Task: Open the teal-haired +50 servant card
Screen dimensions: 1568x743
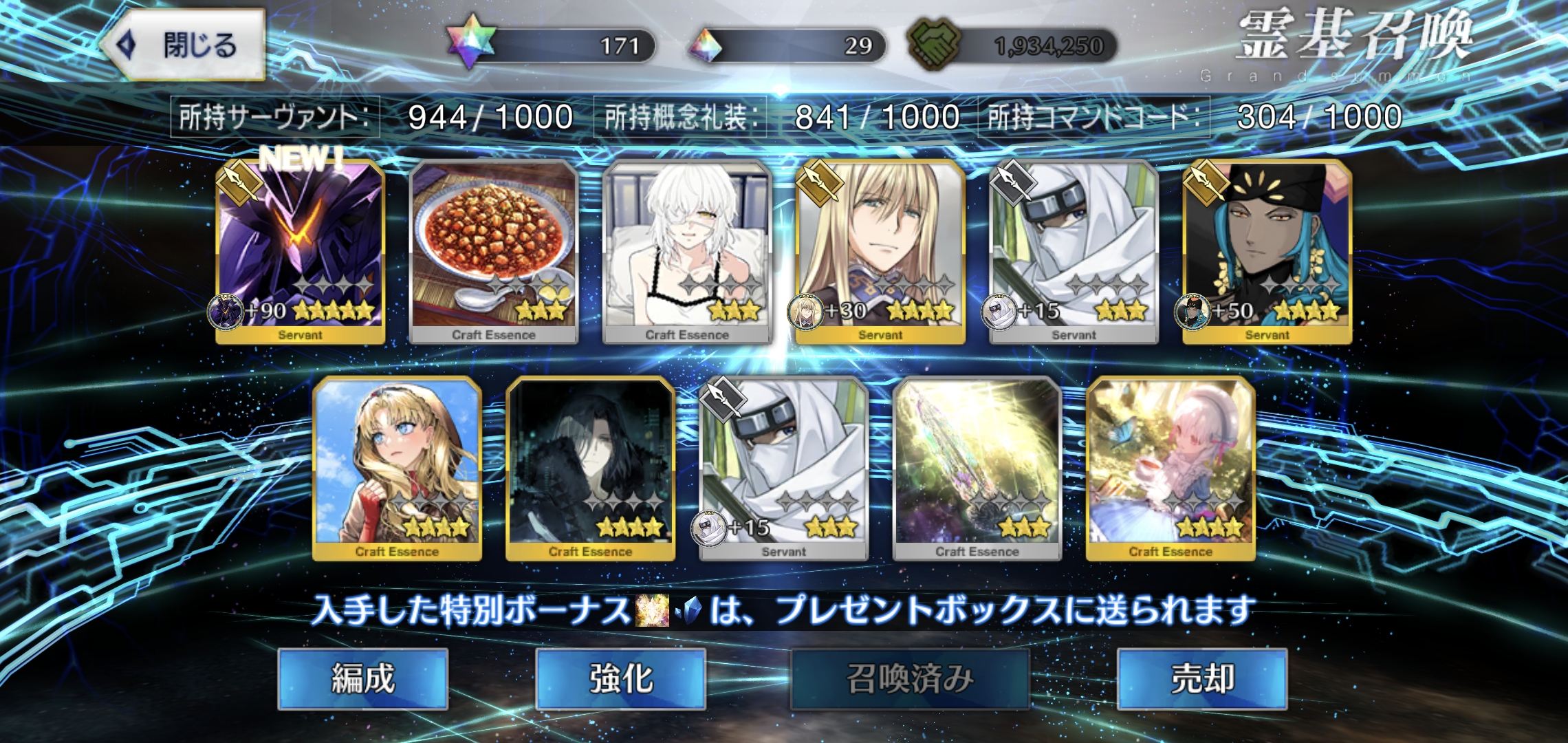Action: point(1267,251)
